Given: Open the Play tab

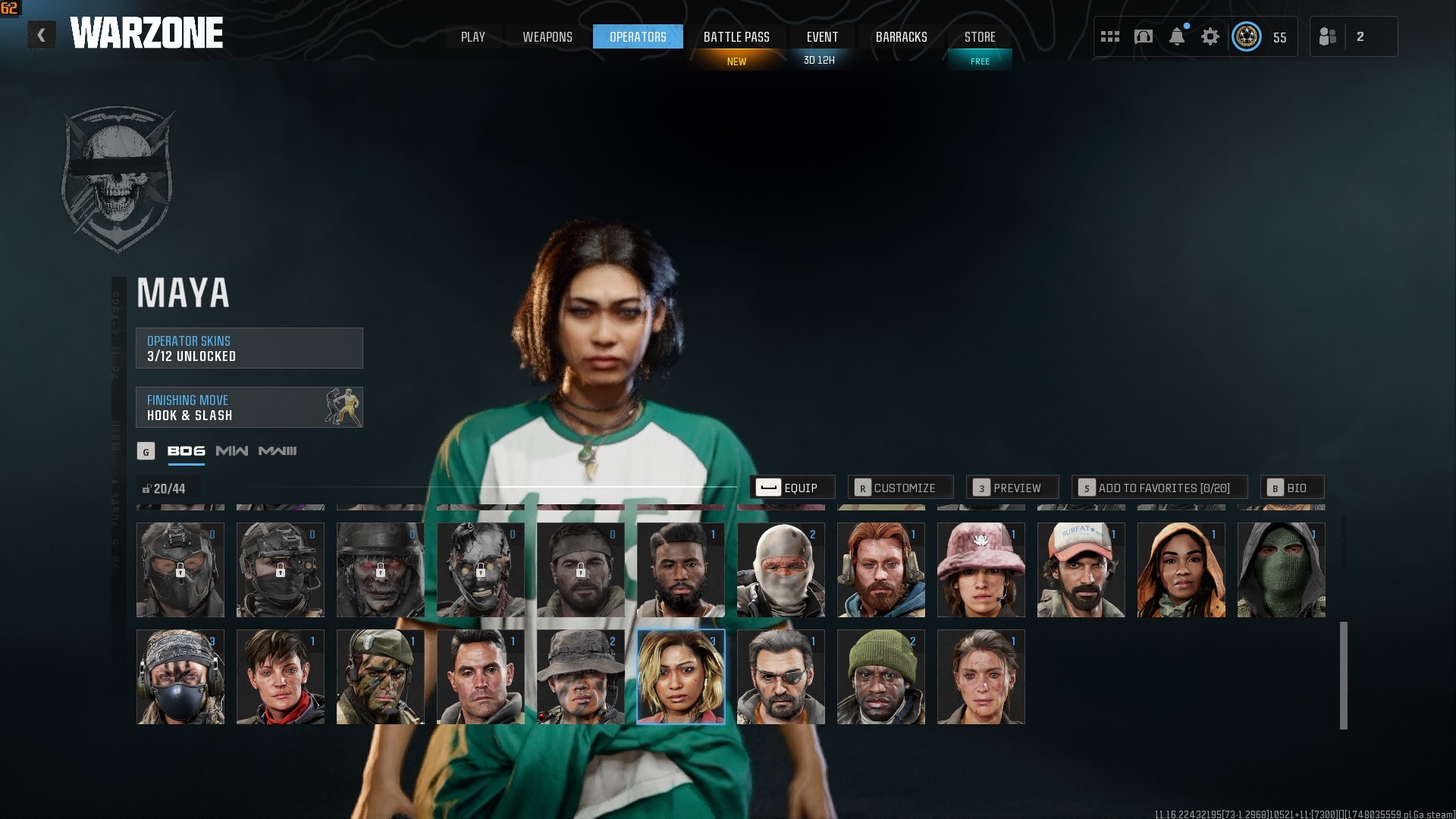Looking at the screenshot, I should (472, 36).
